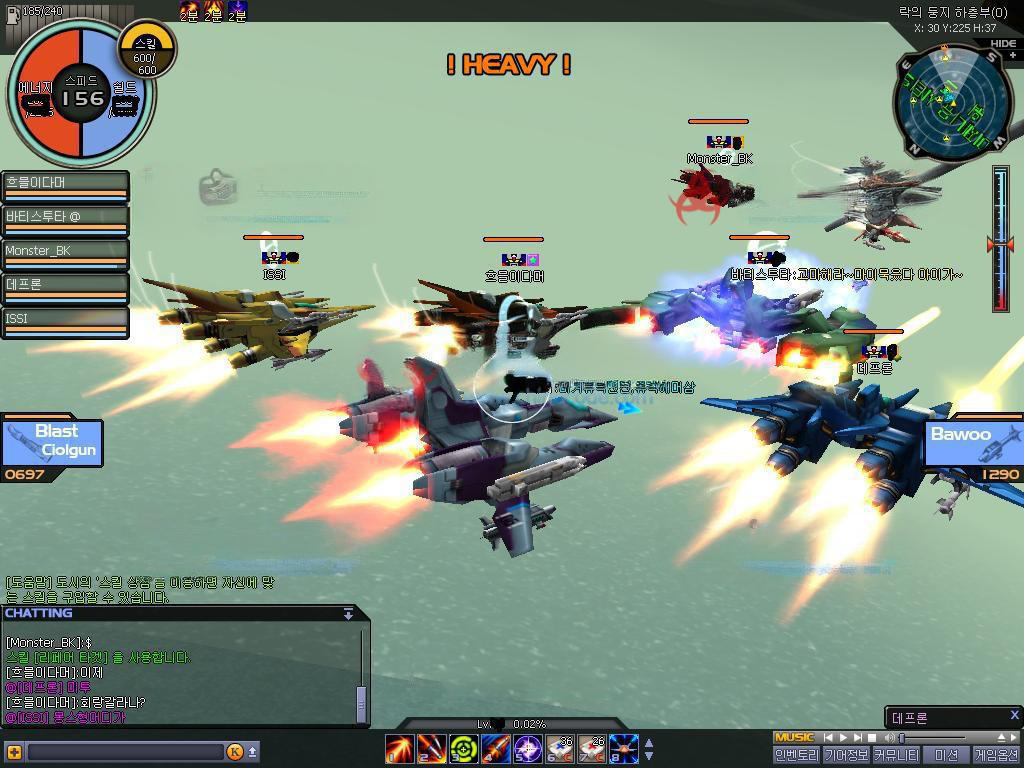Open the 미션 mission window
Viewport: 1024px width, 768px height.
pos(945,755)
